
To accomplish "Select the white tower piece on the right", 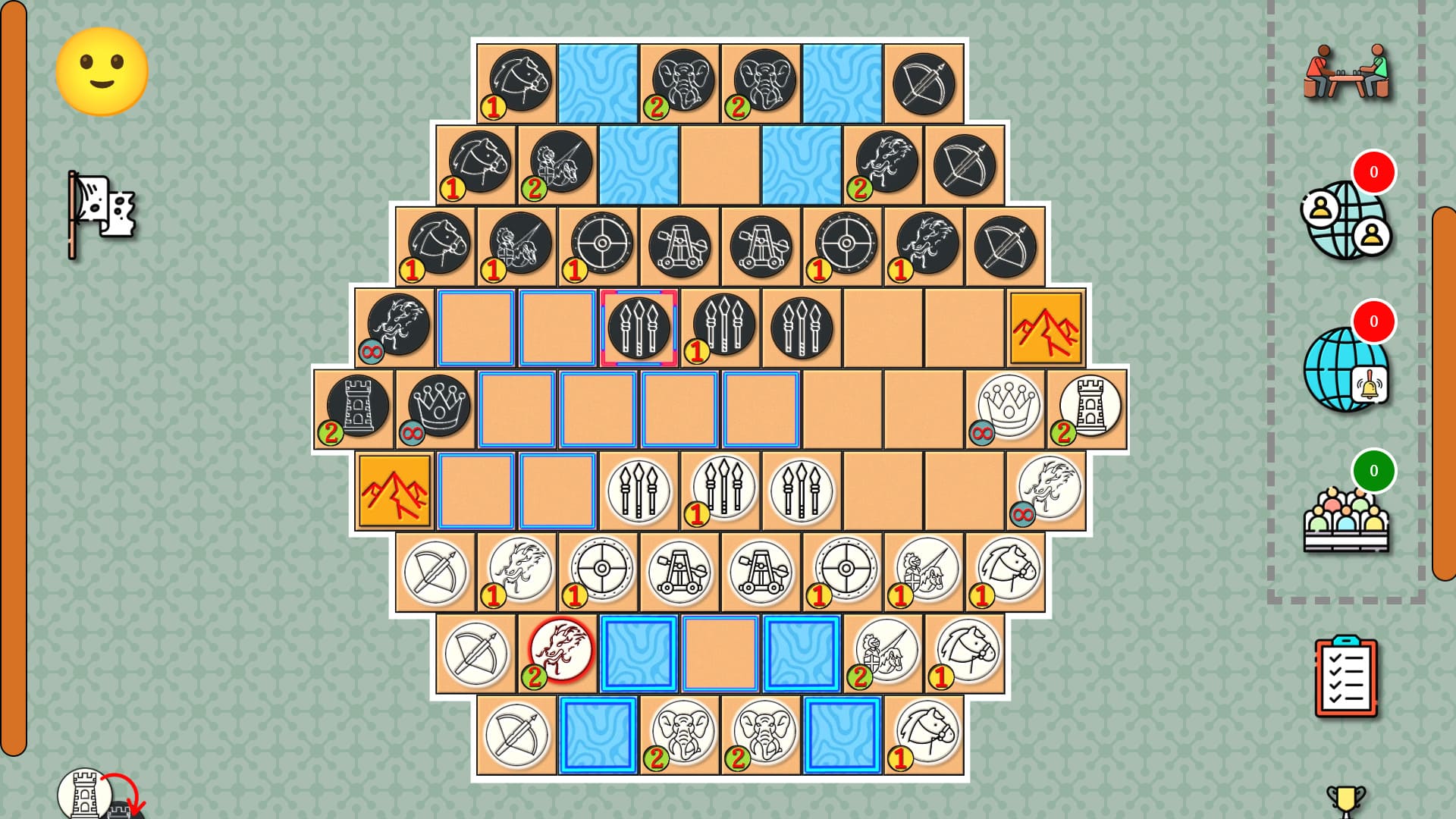I will pos(1090,406).
